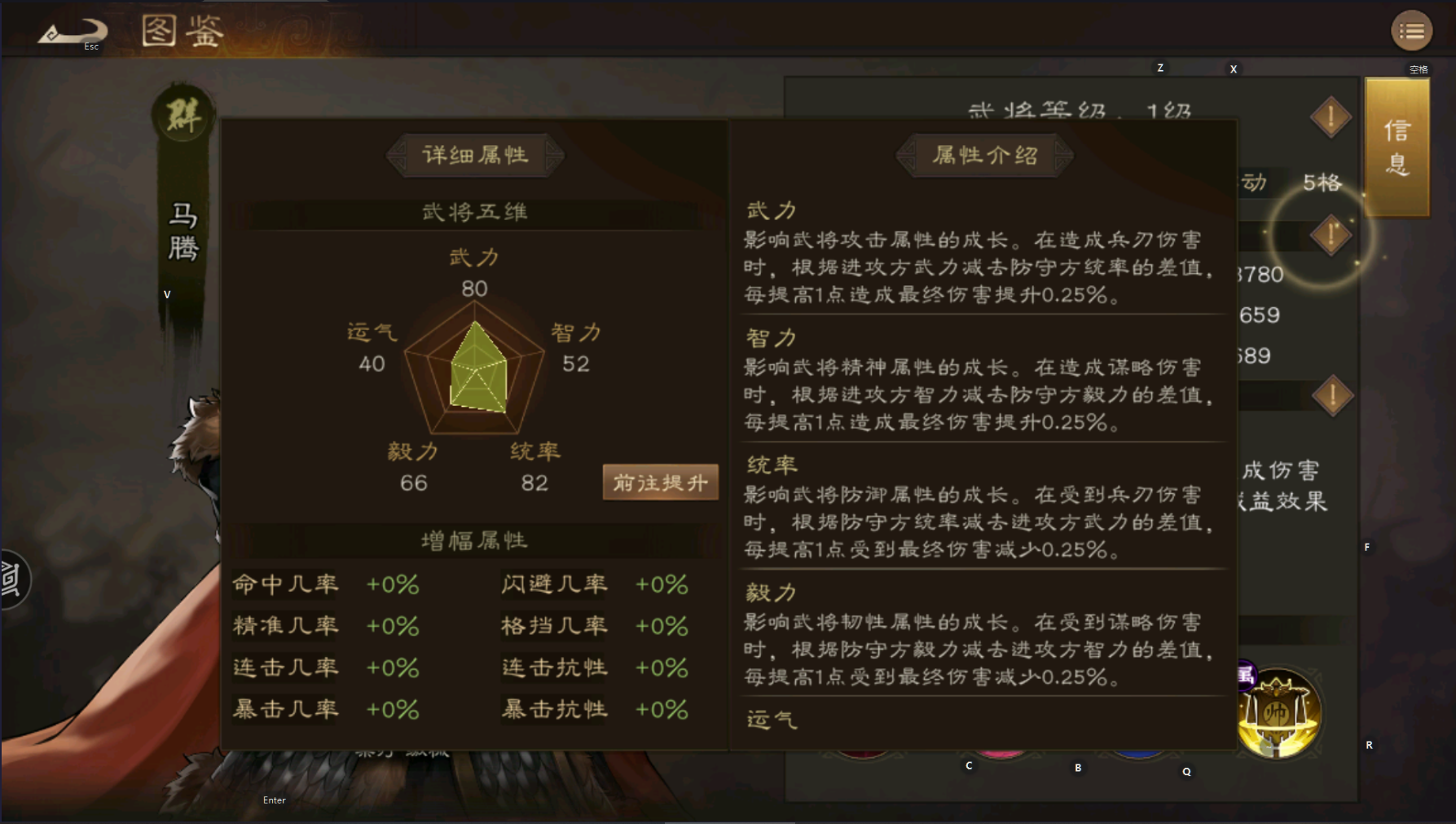This screenshot has width=1456, height=824.
Task: Click the 暴击几率 +0% value
Action: pos(393,710)
